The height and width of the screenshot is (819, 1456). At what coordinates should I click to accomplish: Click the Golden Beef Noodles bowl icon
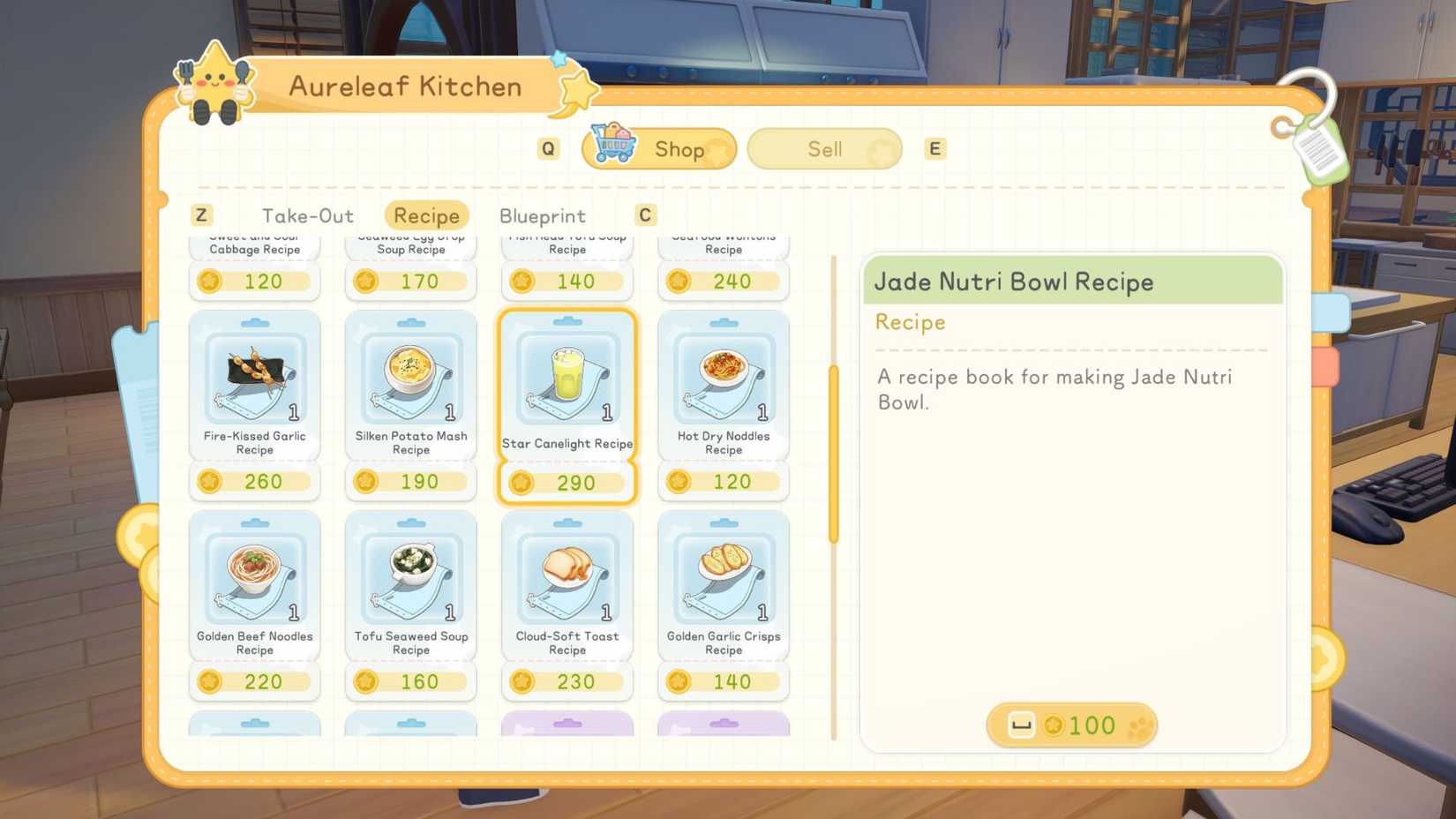pos(255,574)
